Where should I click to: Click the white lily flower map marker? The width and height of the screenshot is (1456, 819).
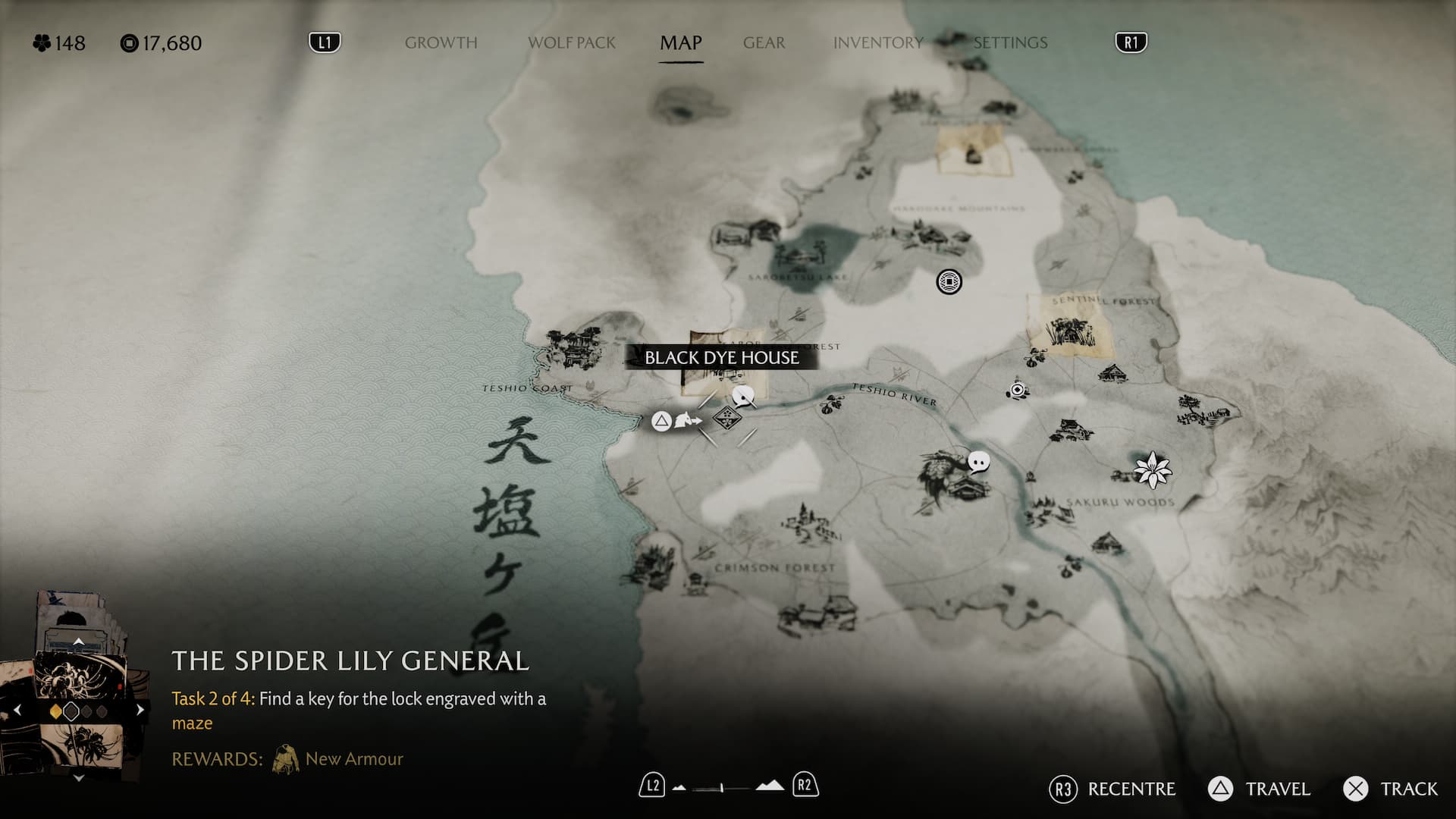coord(1153,469)
